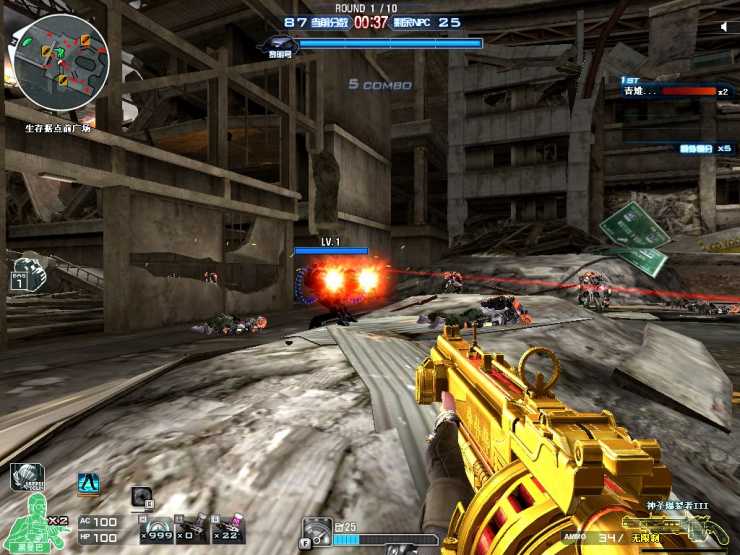
Task: Select the x999 item slot
Action: pyautogui.click(x=156, y=528)
